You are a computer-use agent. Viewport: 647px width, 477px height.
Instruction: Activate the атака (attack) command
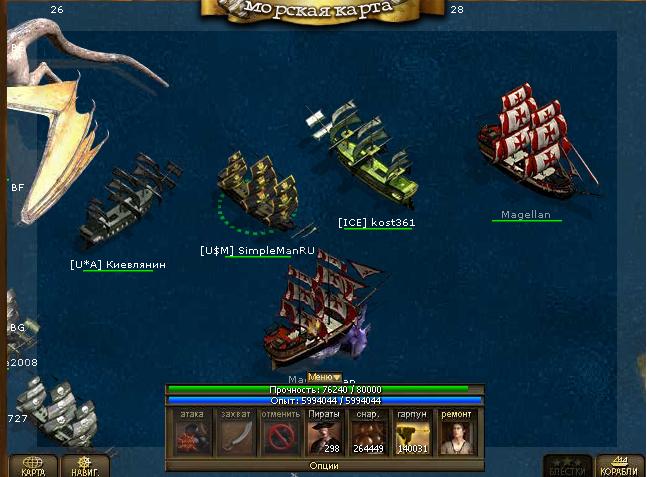(190, 435)
